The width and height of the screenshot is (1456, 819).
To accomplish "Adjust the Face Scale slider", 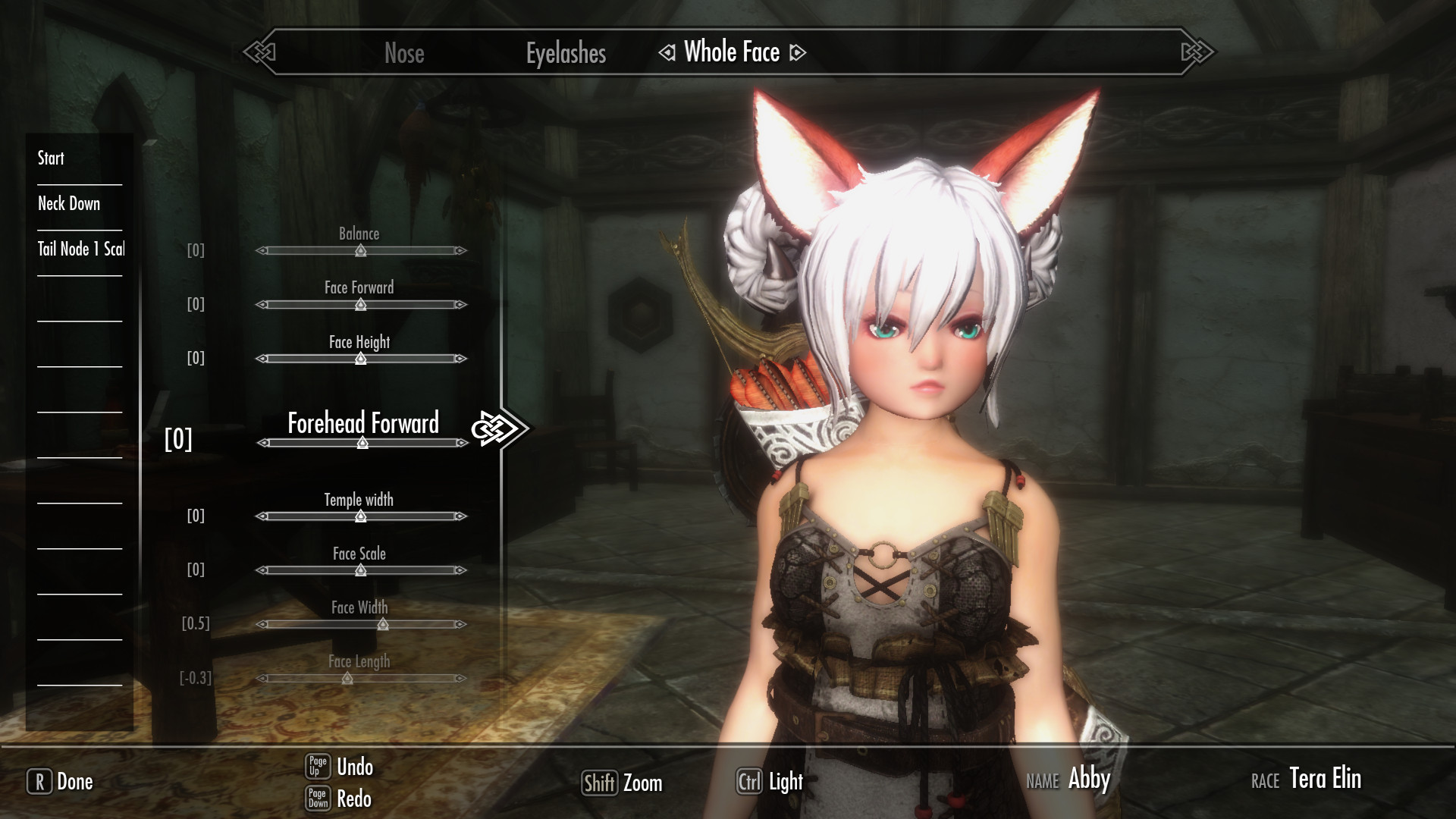I will (x=361, y=570).
